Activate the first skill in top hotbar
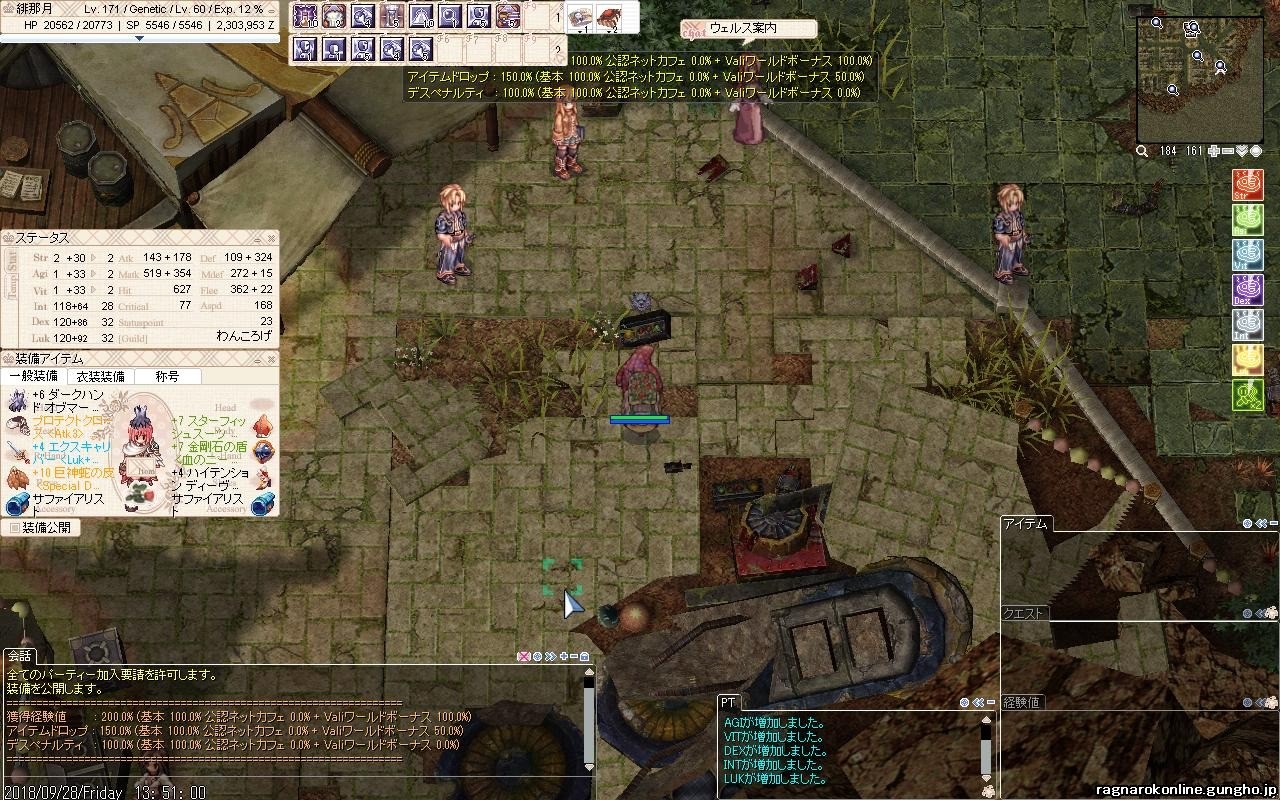This screenshot has height=800, width=1280. (304, 16)
